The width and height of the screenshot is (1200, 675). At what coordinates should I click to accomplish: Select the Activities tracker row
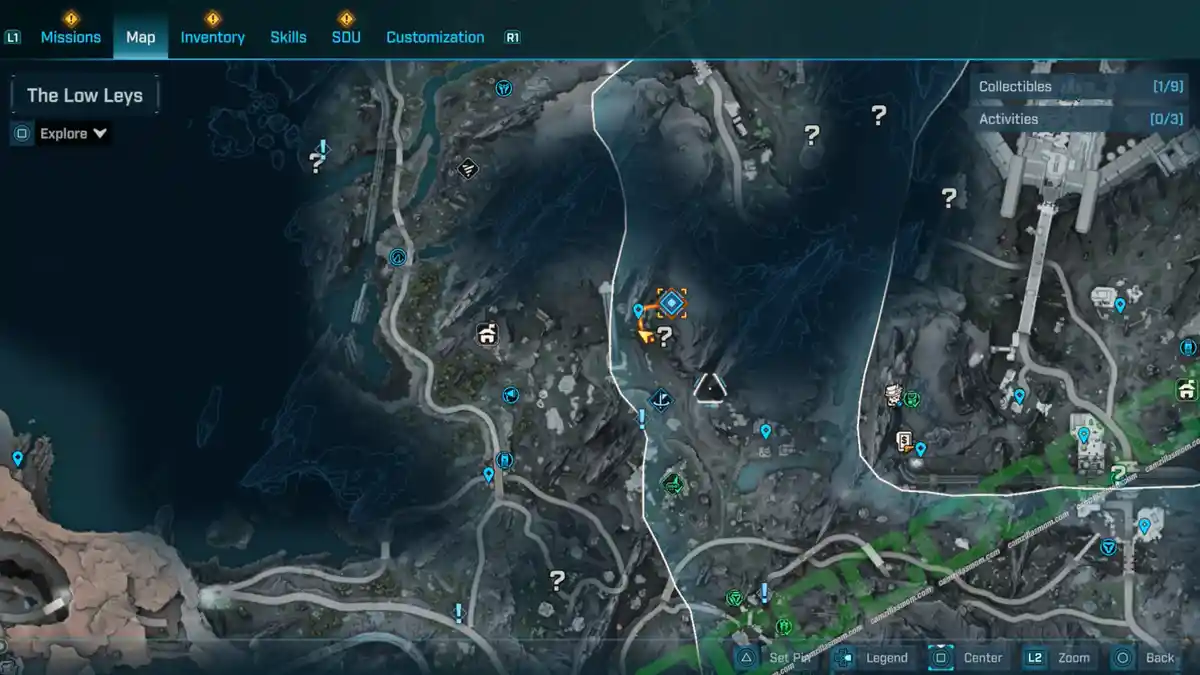click(1080, 119)
